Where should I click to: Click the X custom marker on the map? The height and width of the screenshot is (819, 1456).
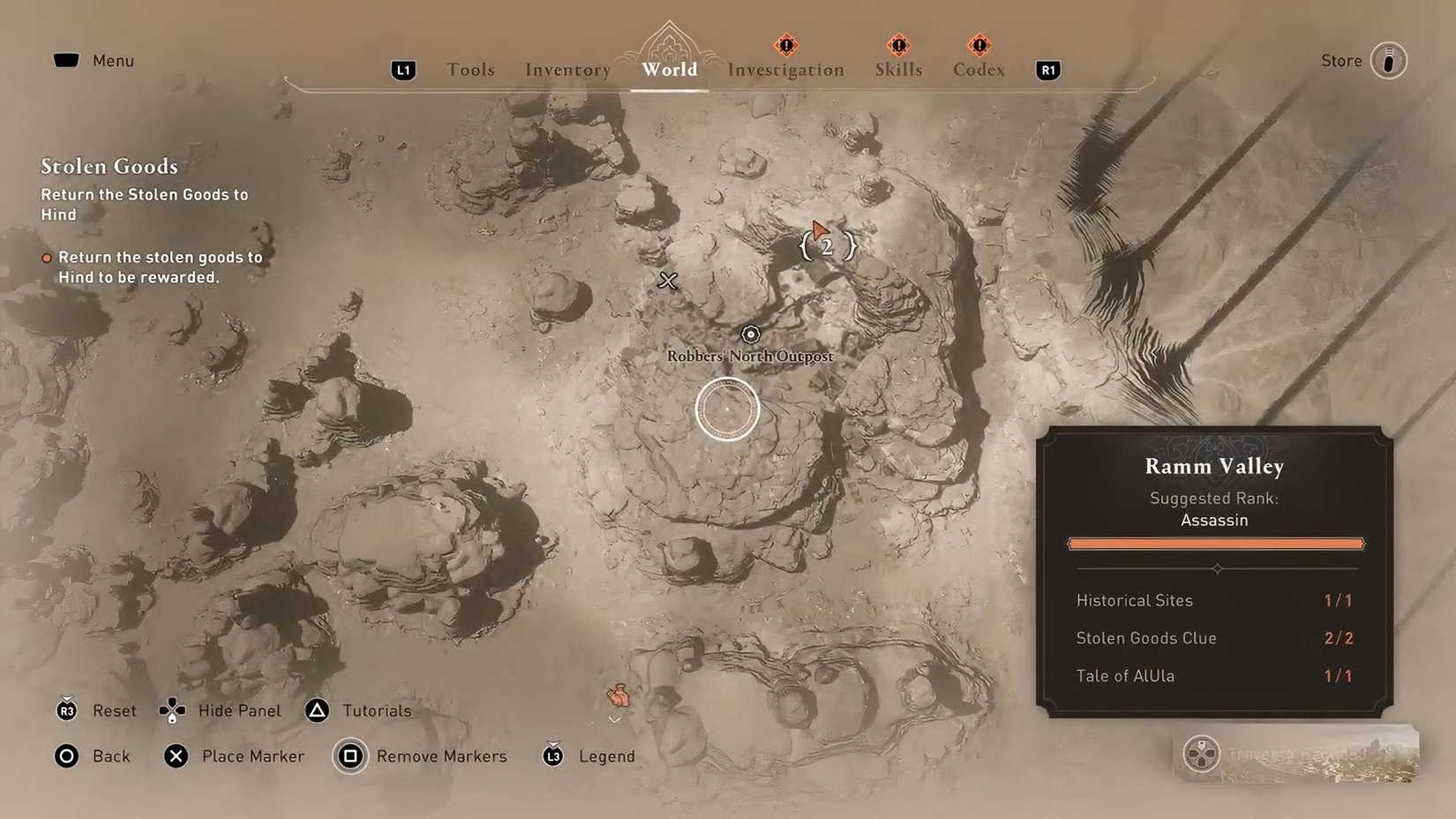pos(668,281)
